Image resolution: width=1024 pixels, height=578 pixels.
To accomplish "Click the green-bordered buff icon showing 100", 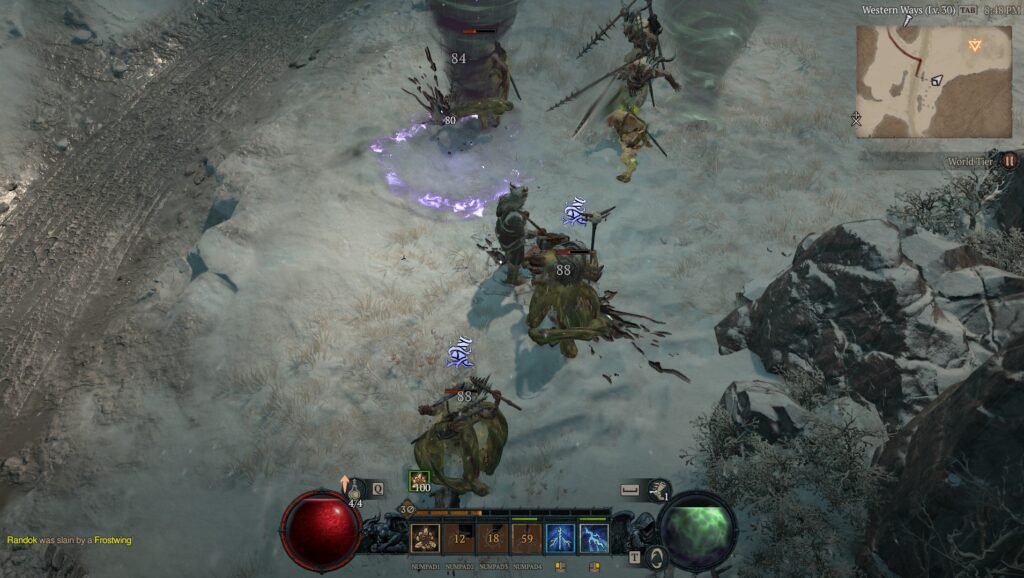I will click(419, 480).
